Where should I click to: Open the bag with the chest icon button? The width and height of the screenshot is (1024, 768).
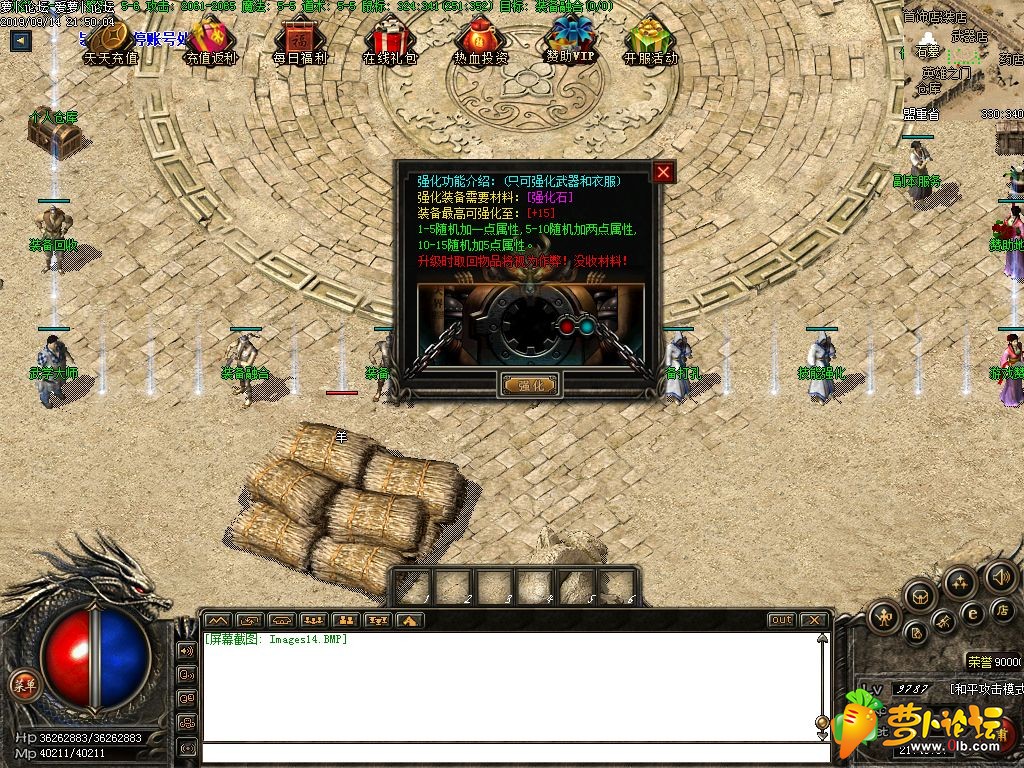(918, 597)
